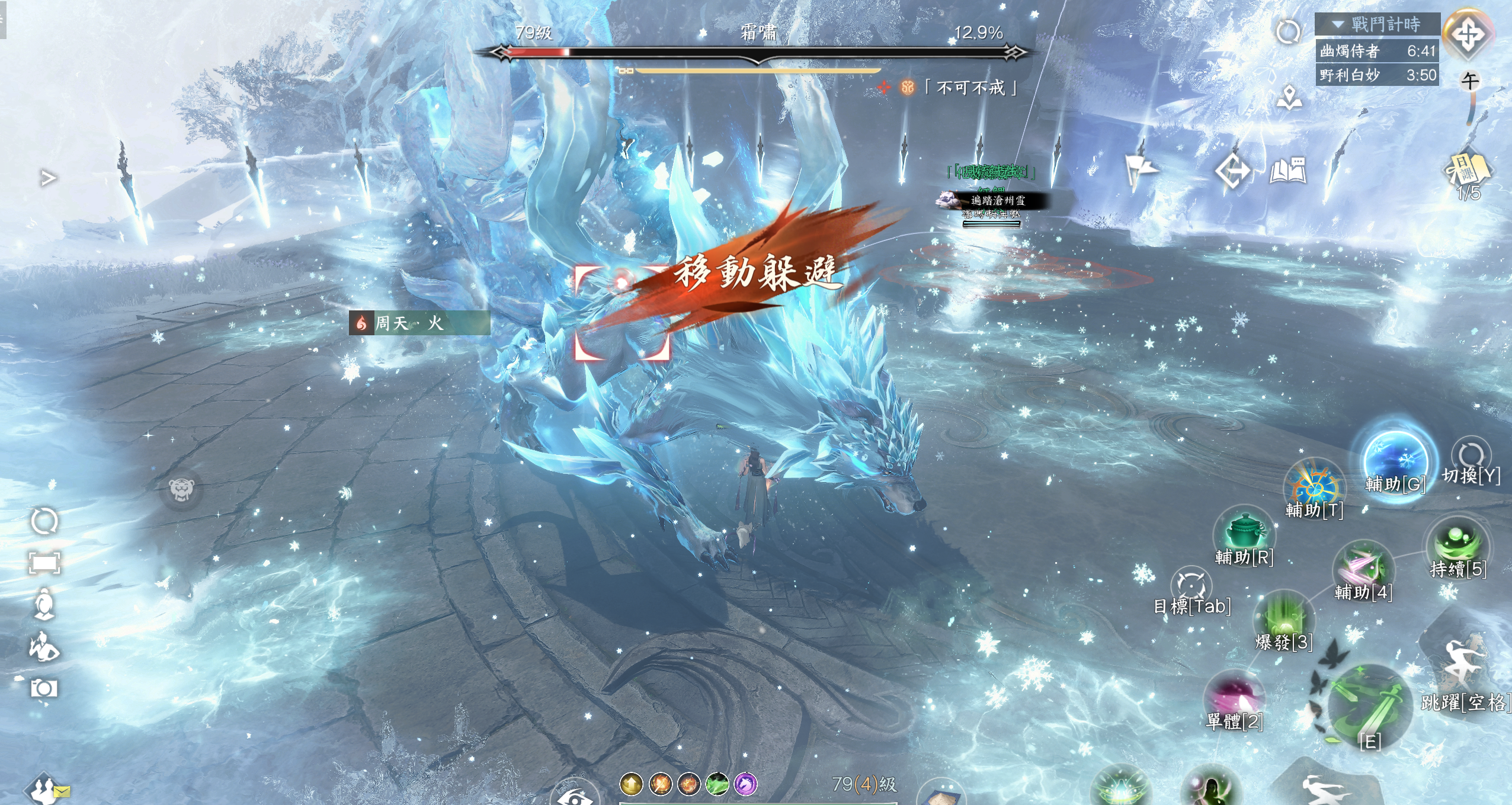This screenshot has height=805, width=1512.
Task: Use the 爆發[3] burst skill
Action: coord(1284,618)
